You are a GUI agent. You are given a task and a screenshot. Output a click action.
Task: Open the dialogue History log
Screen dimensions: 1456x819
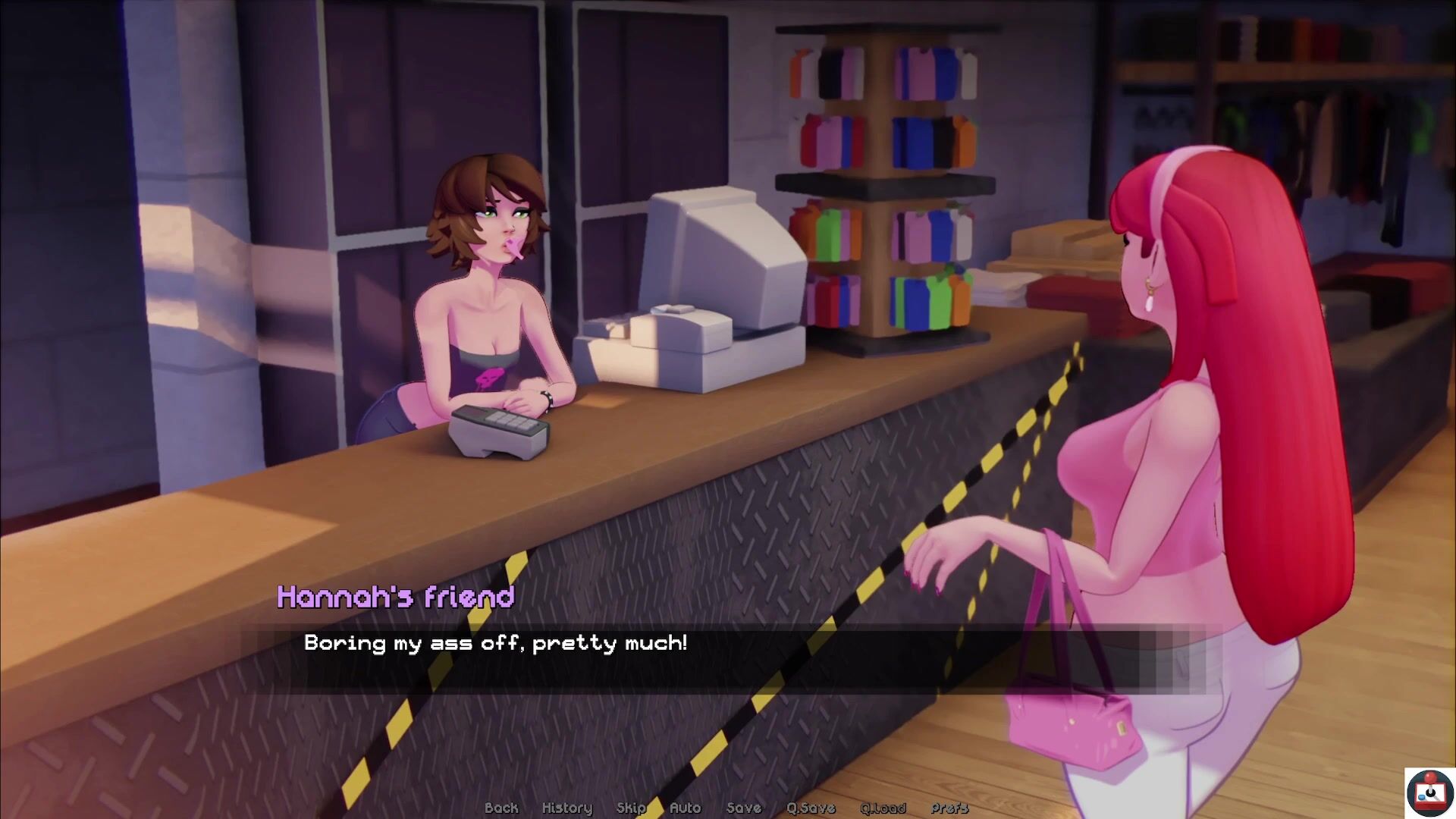click(566, 808)
